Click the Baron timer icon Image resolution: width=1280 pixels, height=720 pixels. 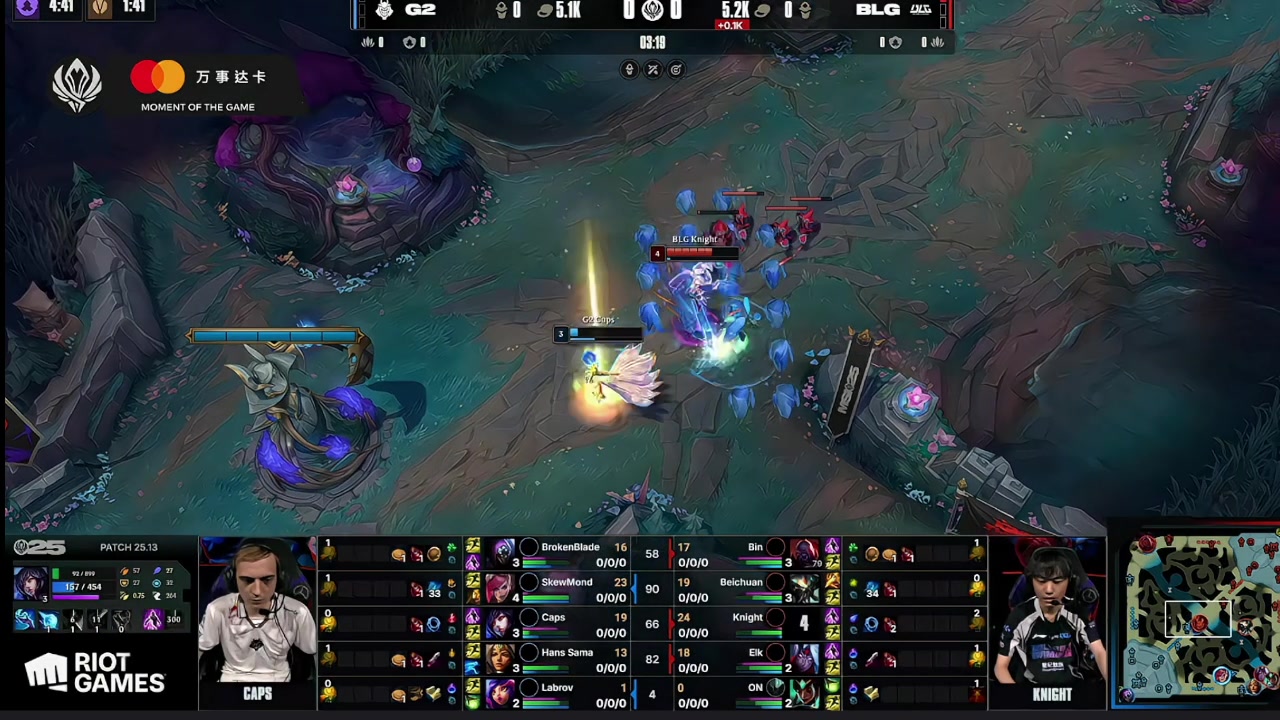[27, 7]
